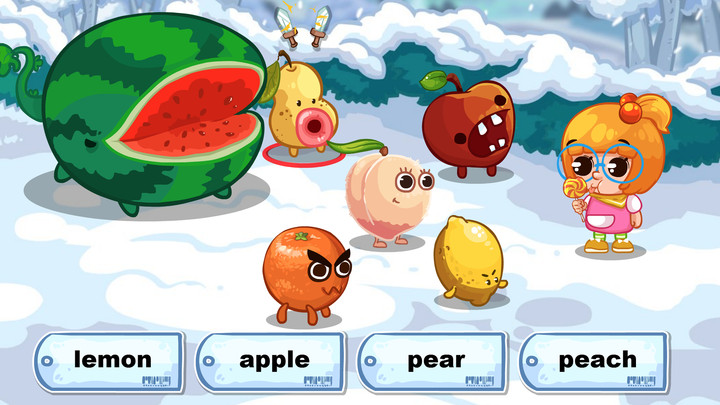
Task: Pick the "pear" answer button
Action: tap(434, 361)
